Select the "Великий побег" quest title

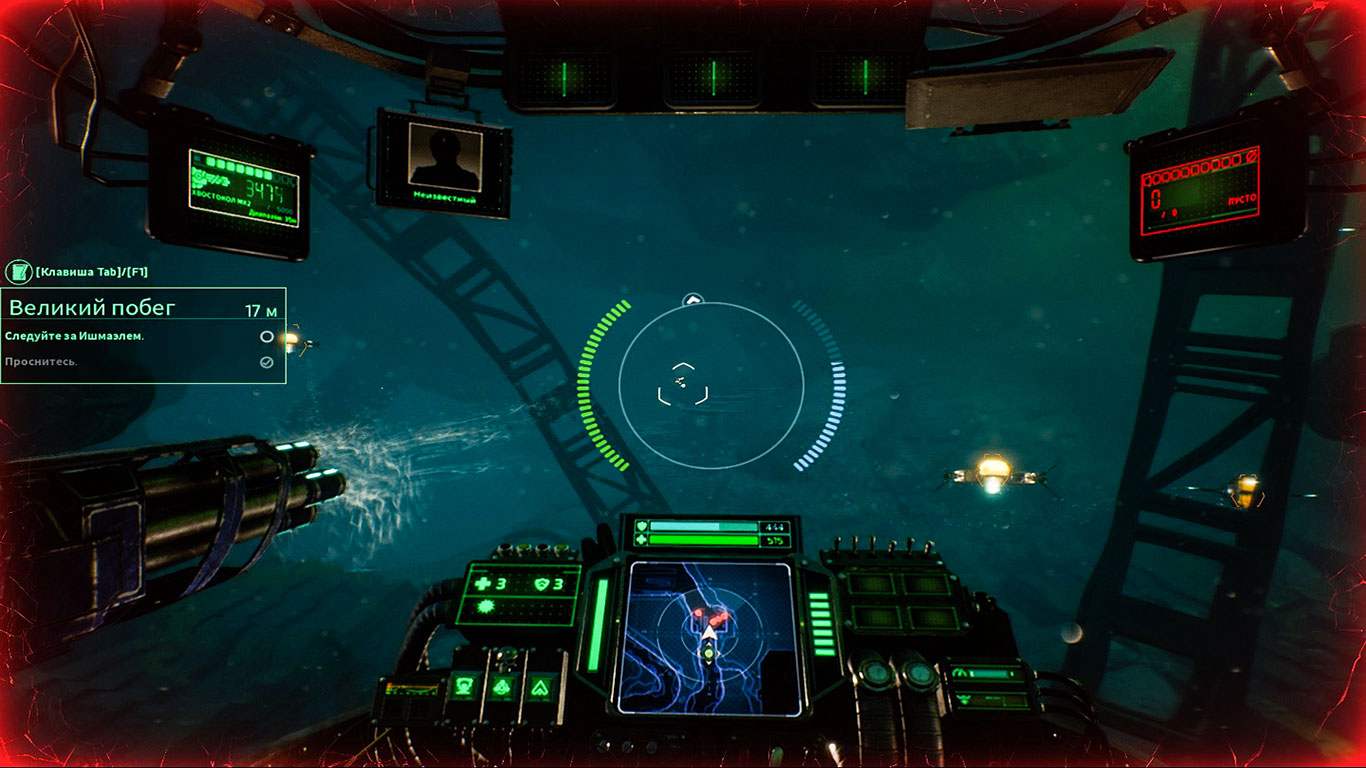[92, 308]
